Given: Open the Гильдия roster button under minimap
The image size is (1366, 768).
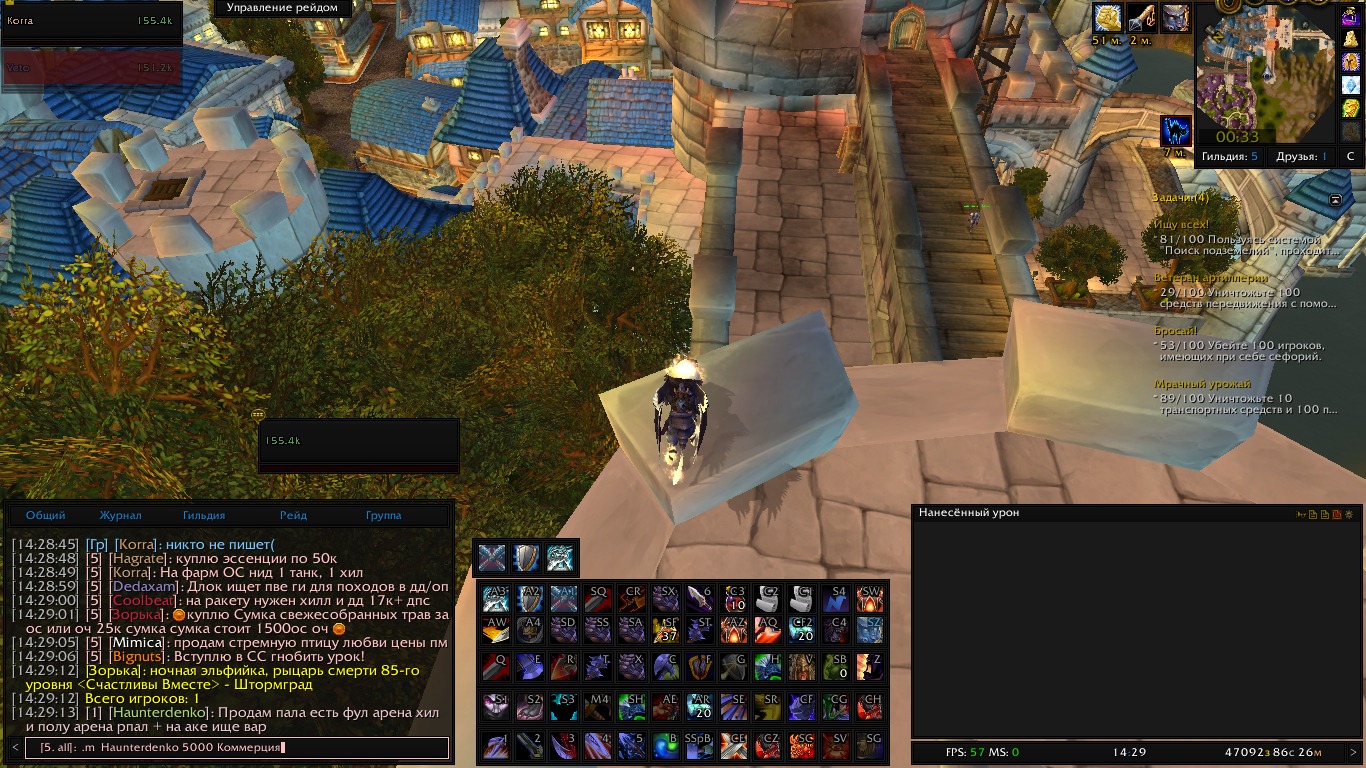Looking at the screenshot, I should [x=1231, y=157].
